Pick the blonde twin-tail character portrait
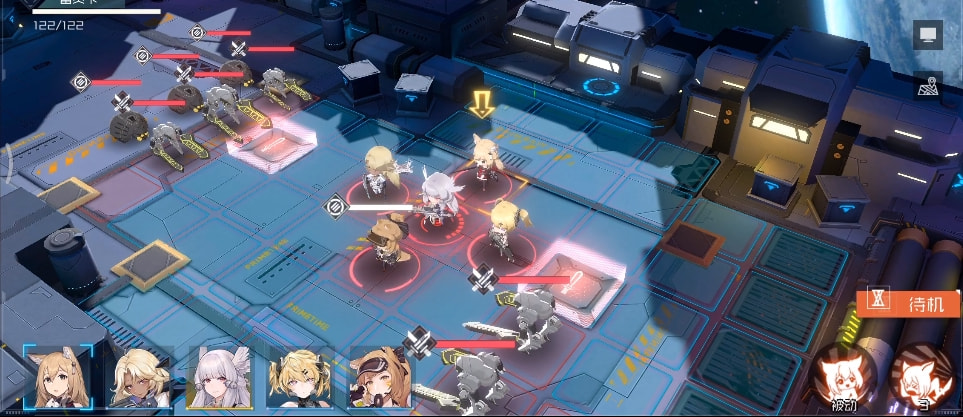The height and width of the screenshot is (417, 963). coord(299,378)
